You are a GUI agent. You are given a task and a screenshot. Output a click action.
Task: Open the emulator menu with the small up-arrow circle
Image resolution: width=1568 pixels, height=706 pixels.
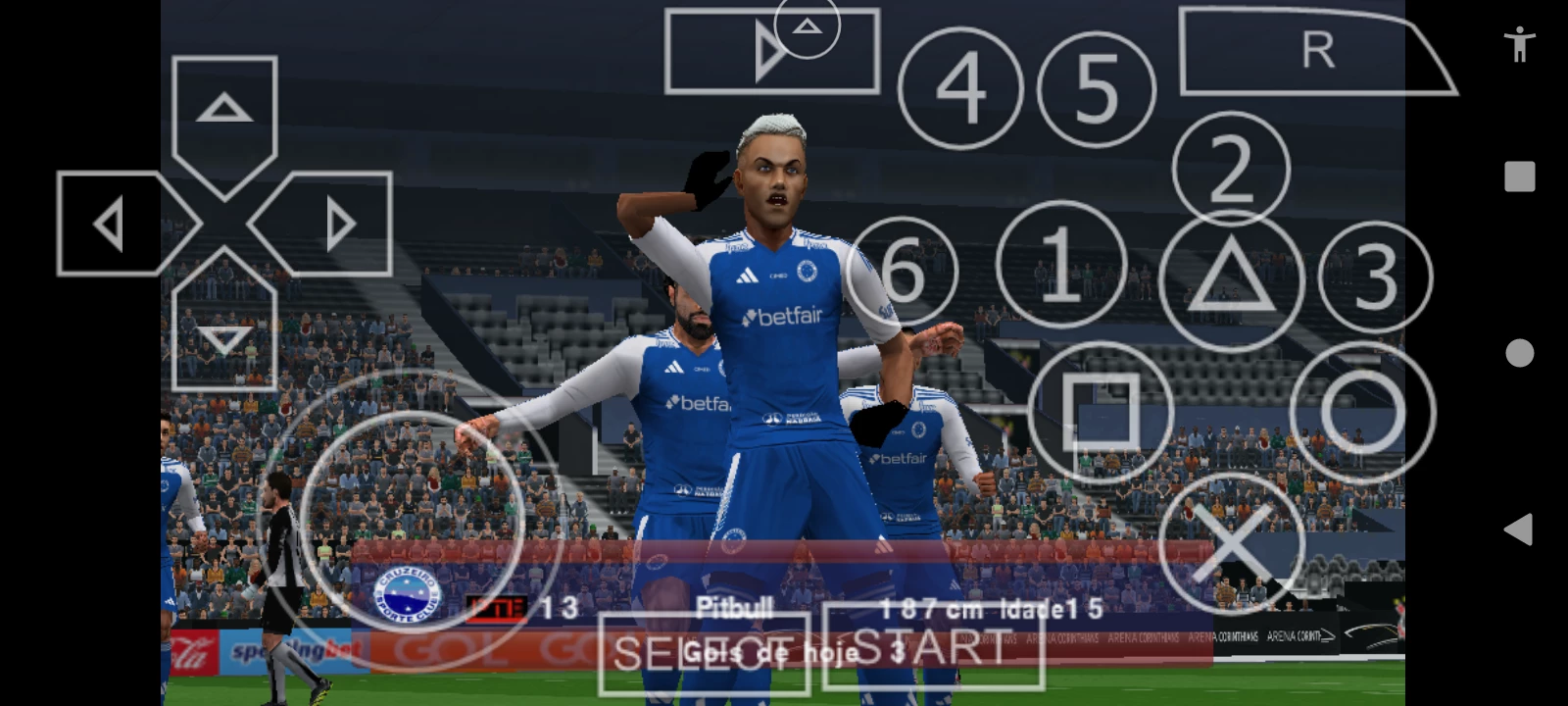point(807,26)
